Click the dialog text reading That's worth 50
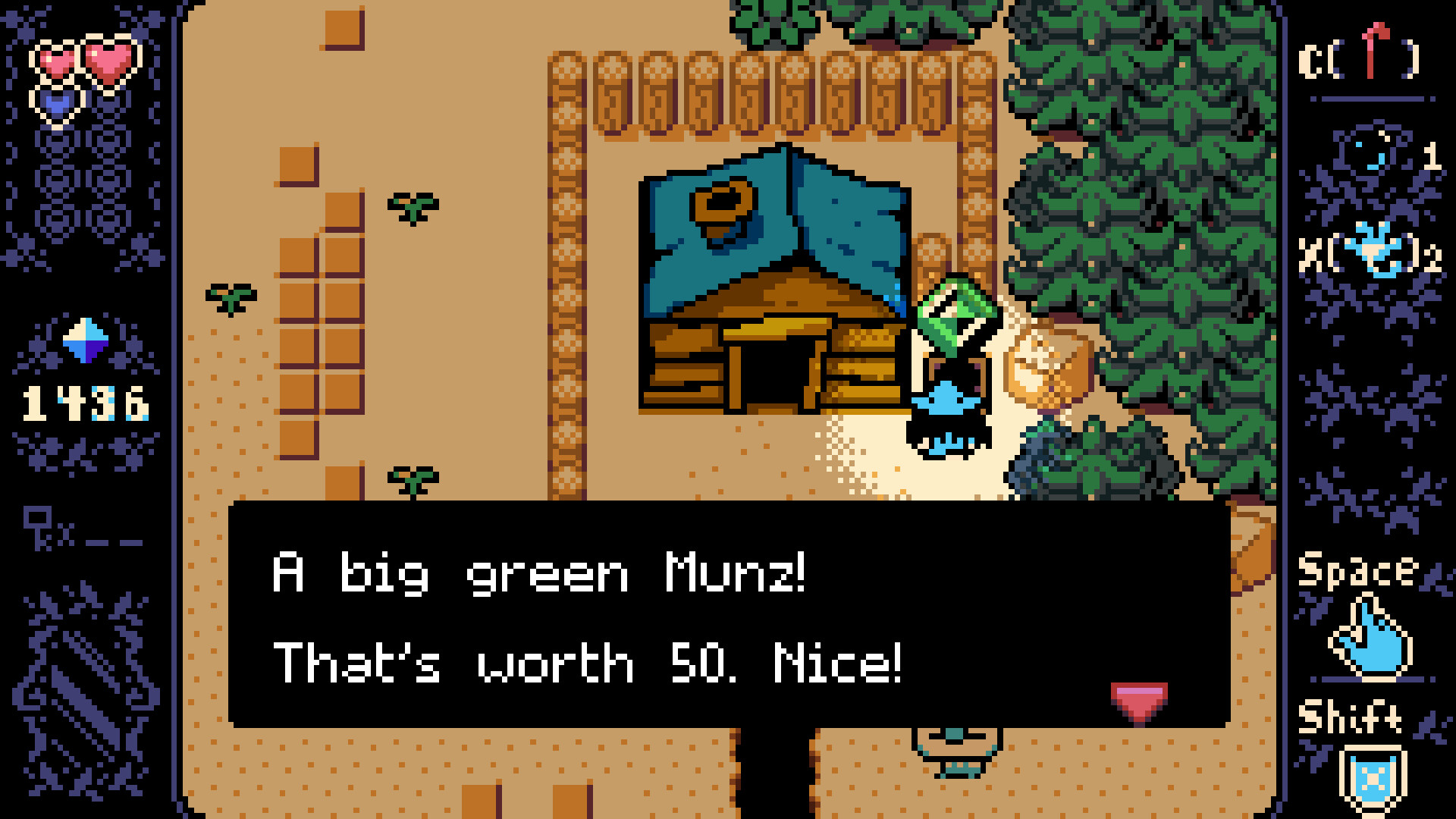The width and height of the screenshot is (1456, 819). (x=584, y=661)
